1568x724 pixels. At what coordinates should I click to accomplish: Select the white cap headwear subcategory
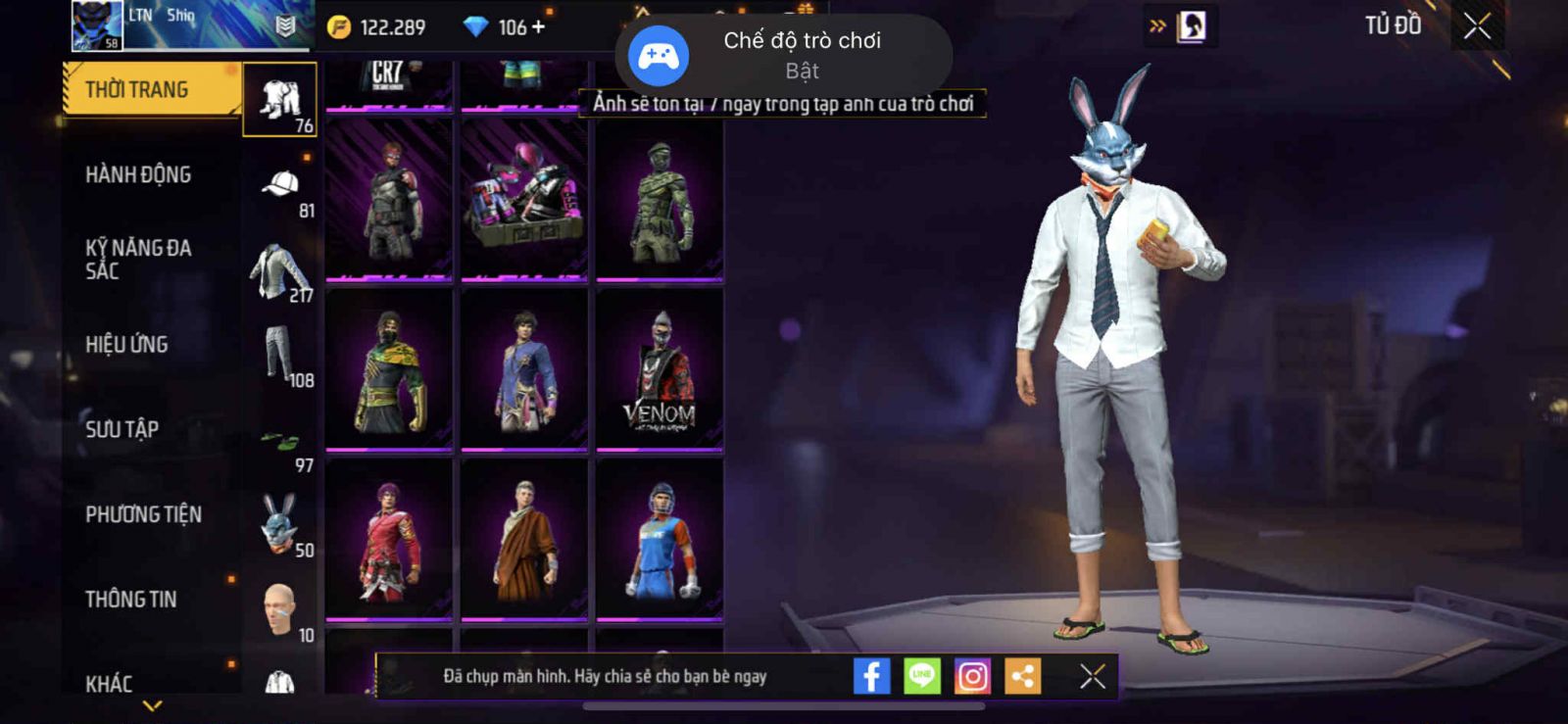tap(281, 186)
